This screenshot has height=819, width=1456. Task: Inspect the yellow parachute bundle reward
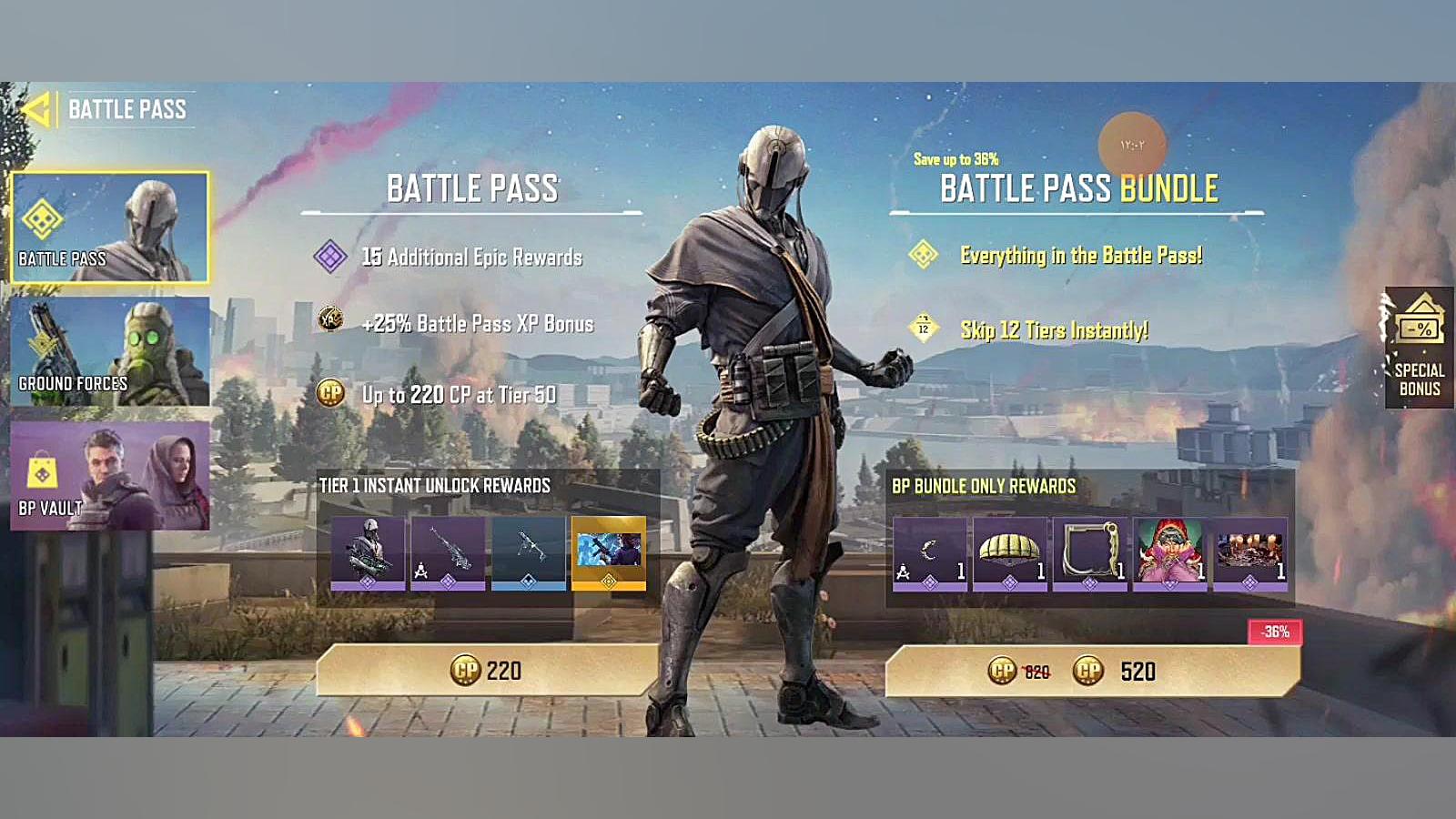pyautogui.click(x=1010, y=553)
